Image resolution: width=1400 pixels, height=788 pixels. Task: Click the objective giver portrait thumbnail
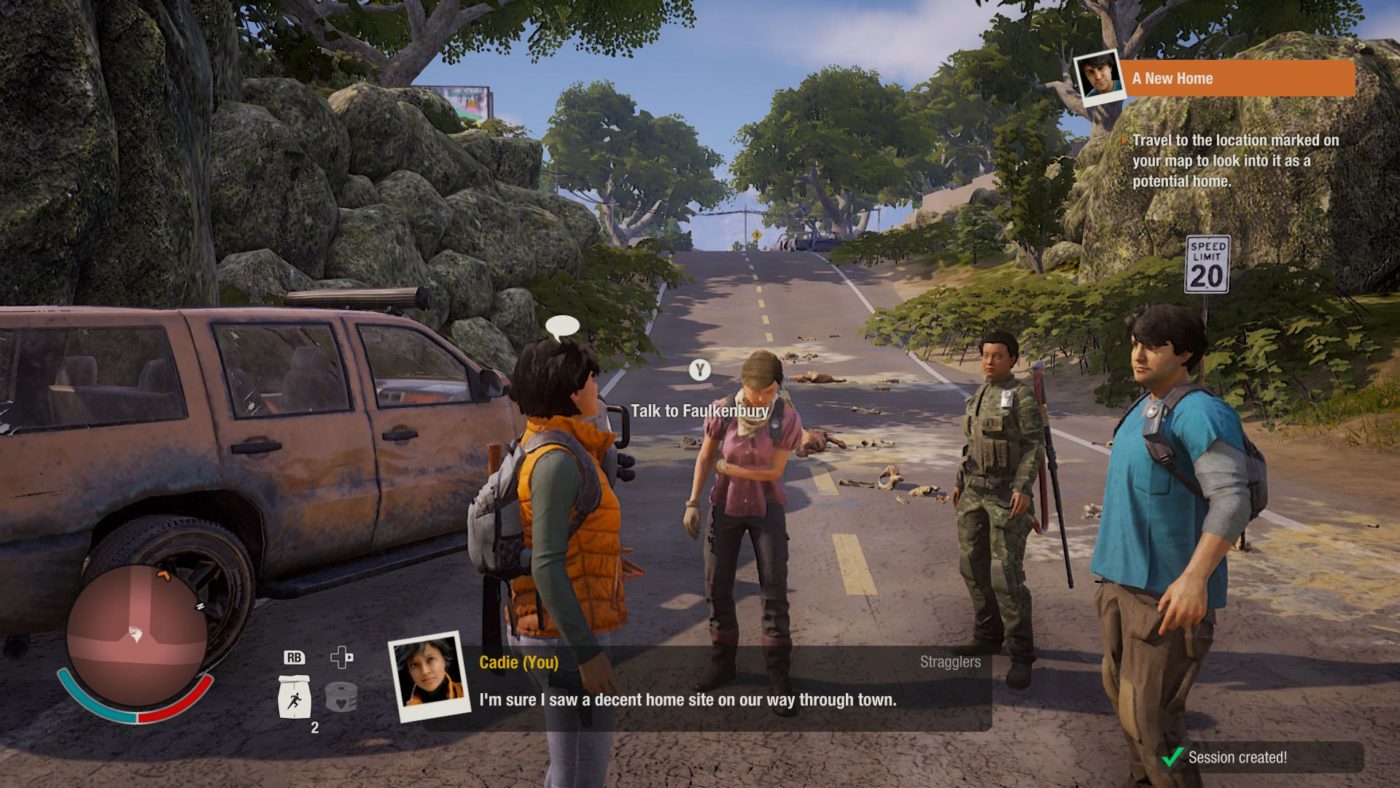pyautogui.click(x=1098, y=75)
